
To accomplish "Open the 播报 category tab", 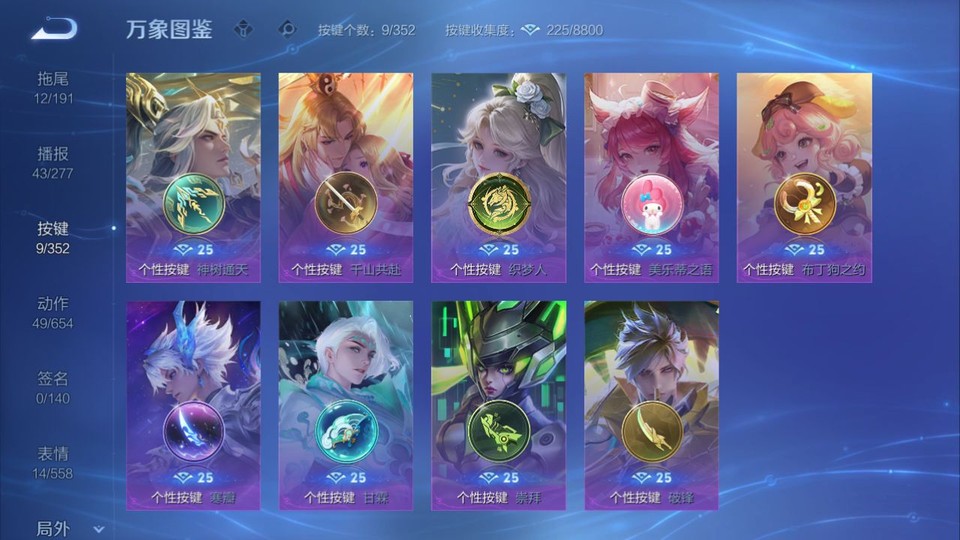I will coord(54,162).
